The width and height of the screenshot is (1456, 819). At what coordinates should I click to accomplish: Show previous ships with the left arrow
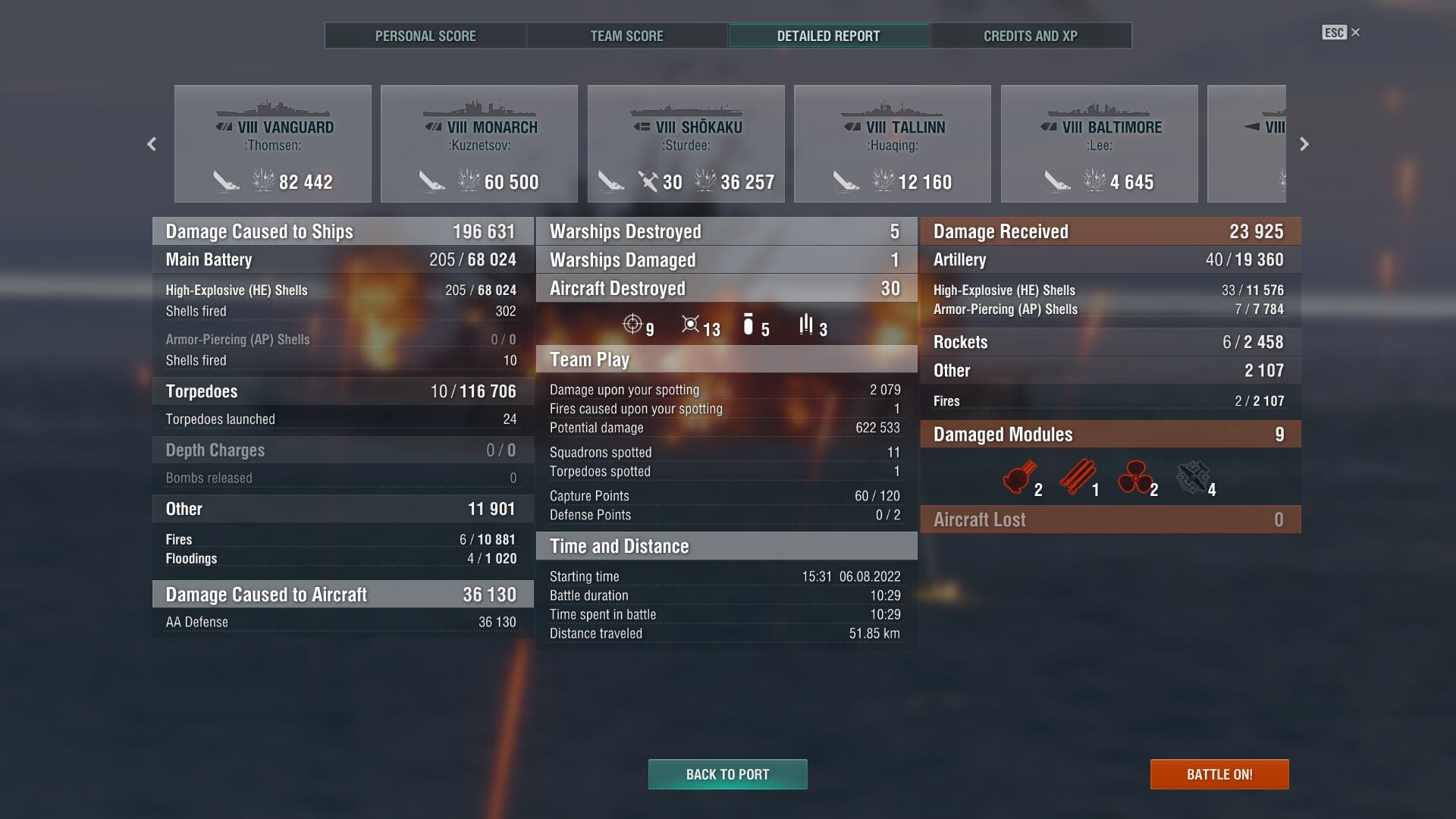pos(152,144)
